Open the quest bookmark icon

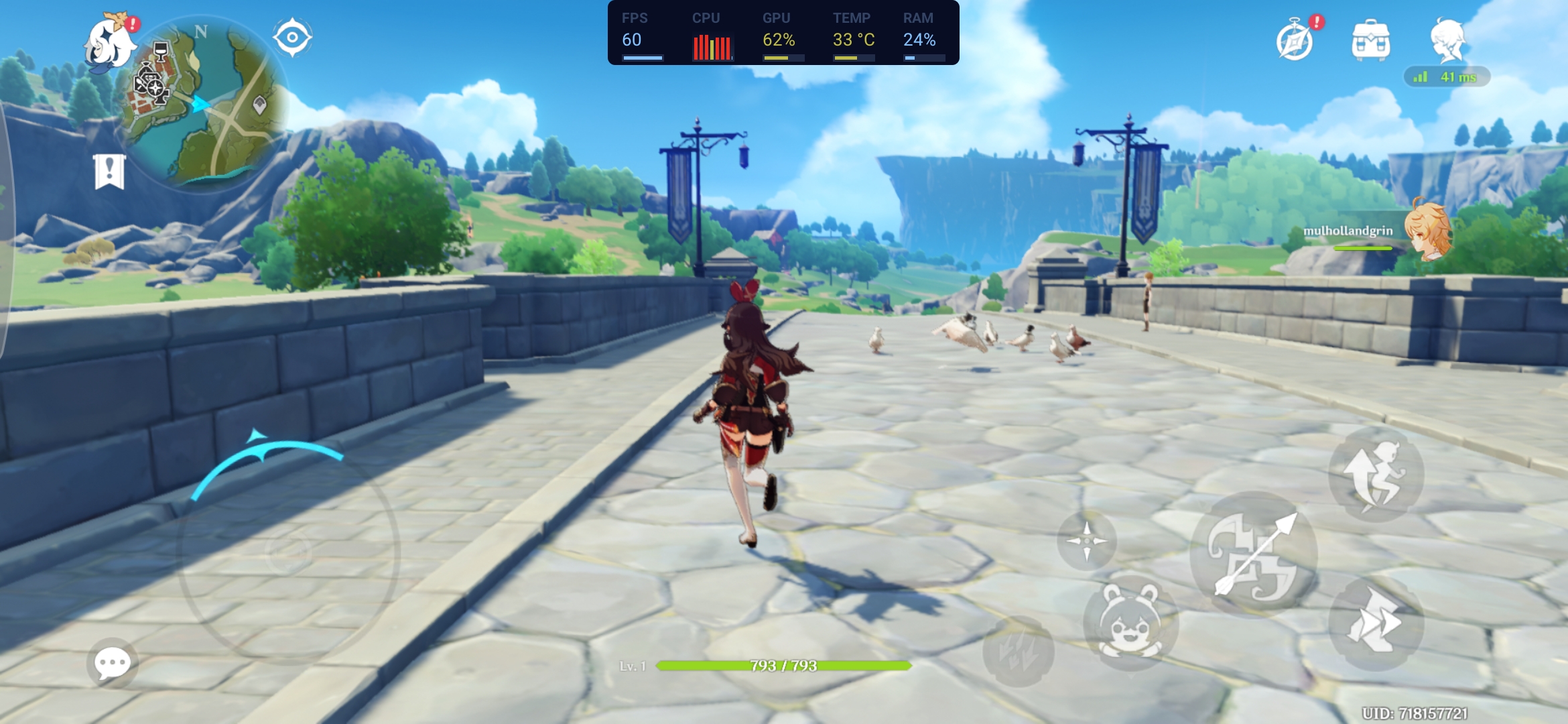tap(109, 172)
